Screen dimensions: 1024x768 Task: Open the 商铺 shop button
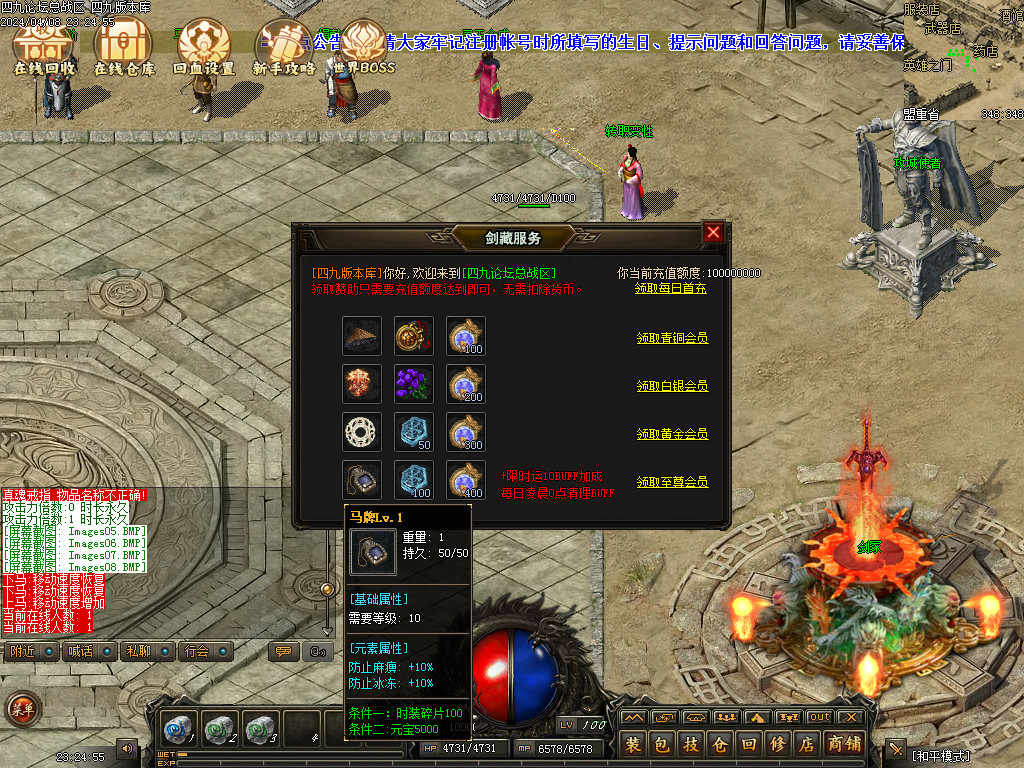coord(844,744)
